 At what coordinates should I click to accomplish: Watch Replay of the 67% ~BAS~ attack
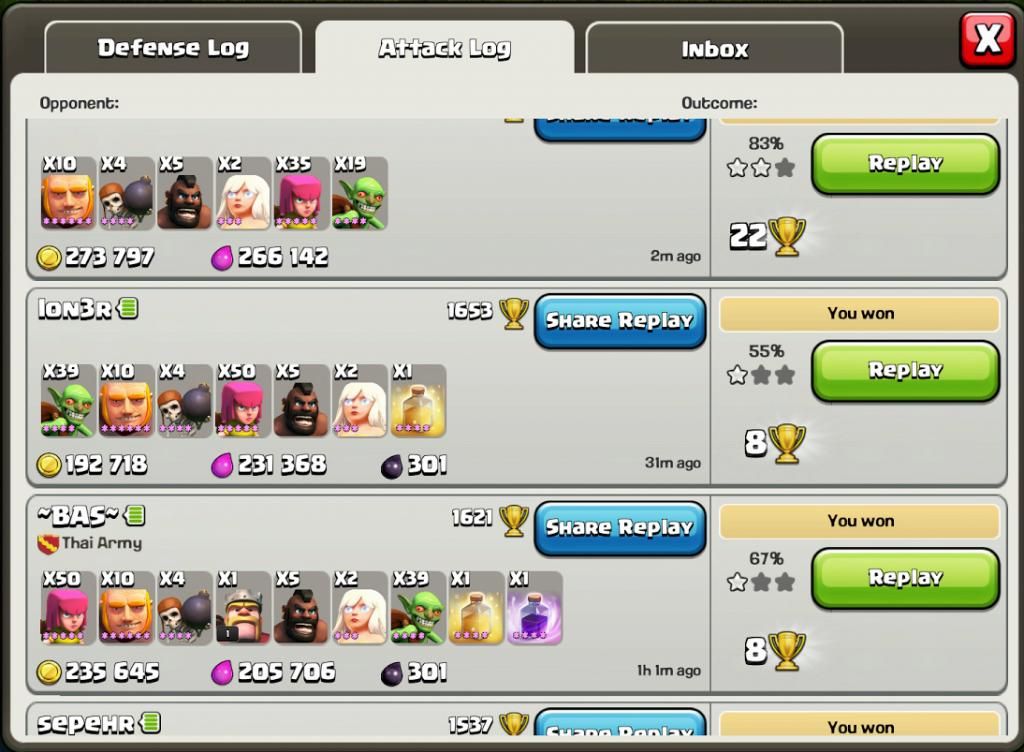905,578
